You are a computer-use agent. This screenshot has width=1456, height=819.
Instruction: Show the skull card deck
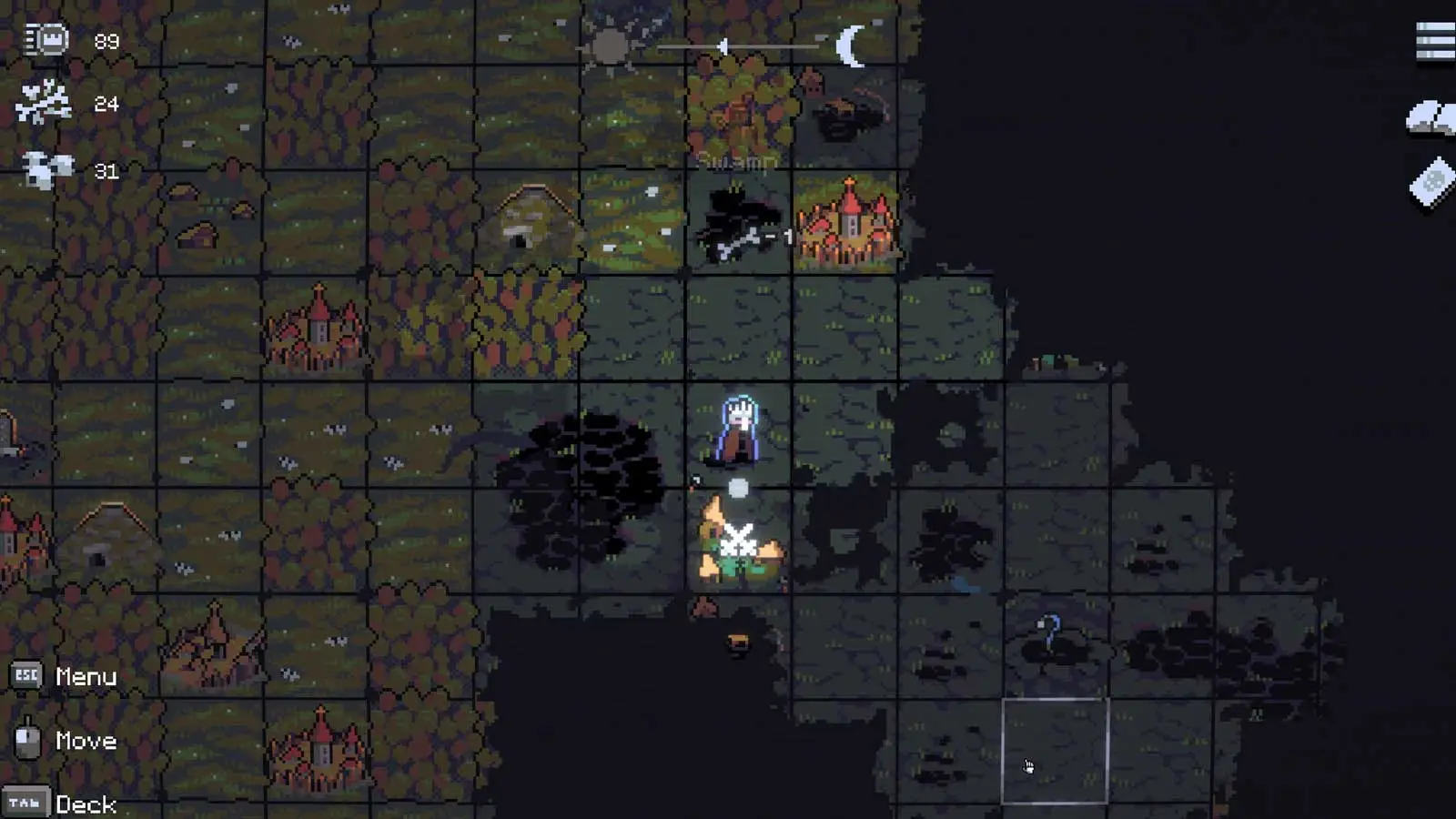(x=1432, y=183)
